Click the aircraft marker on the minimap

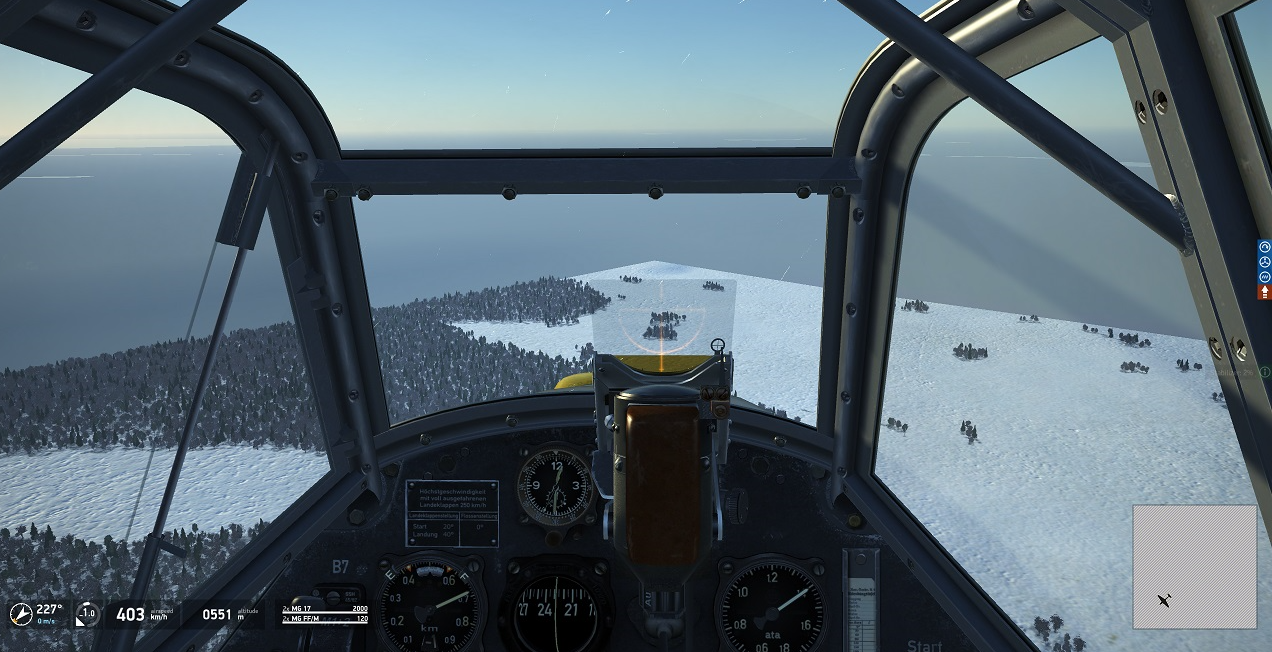click(x=1165, y=600)
